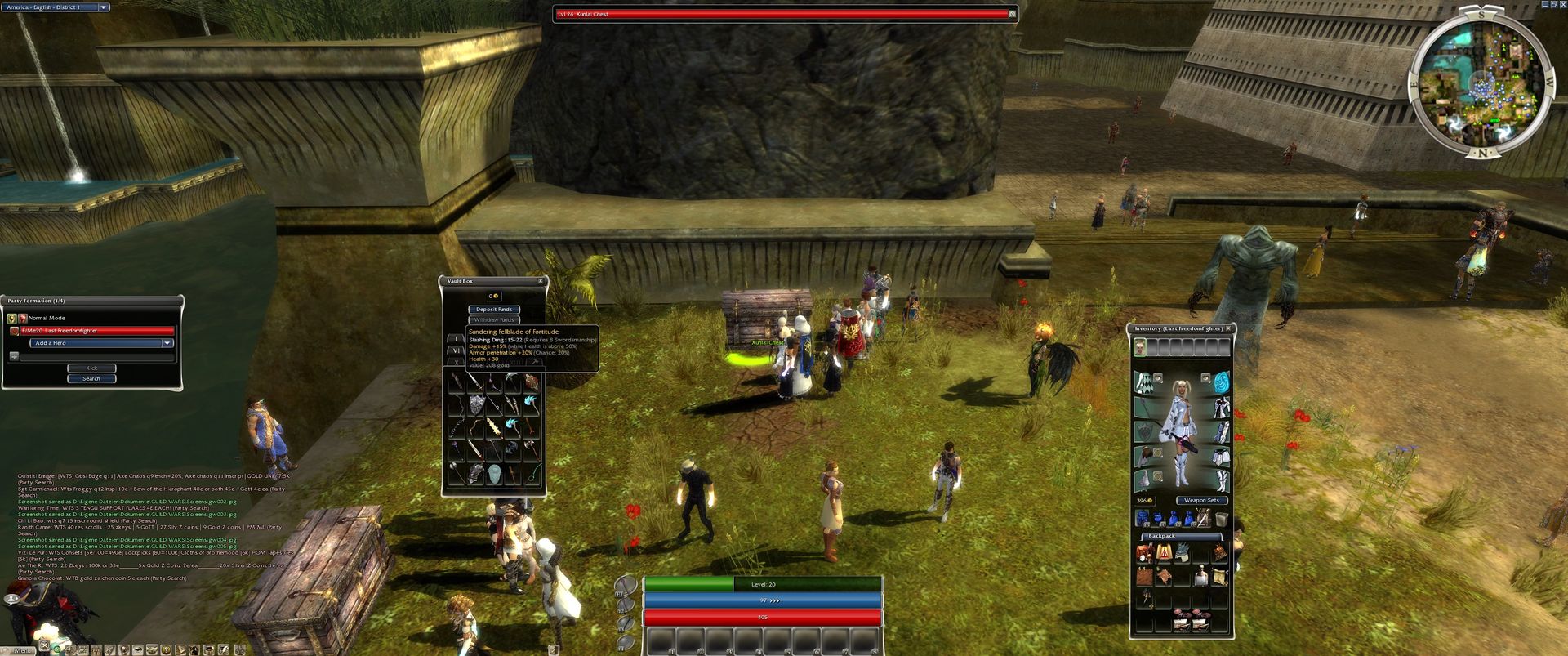
Task: Click the compass minimap
Action: click(1480, 84)
